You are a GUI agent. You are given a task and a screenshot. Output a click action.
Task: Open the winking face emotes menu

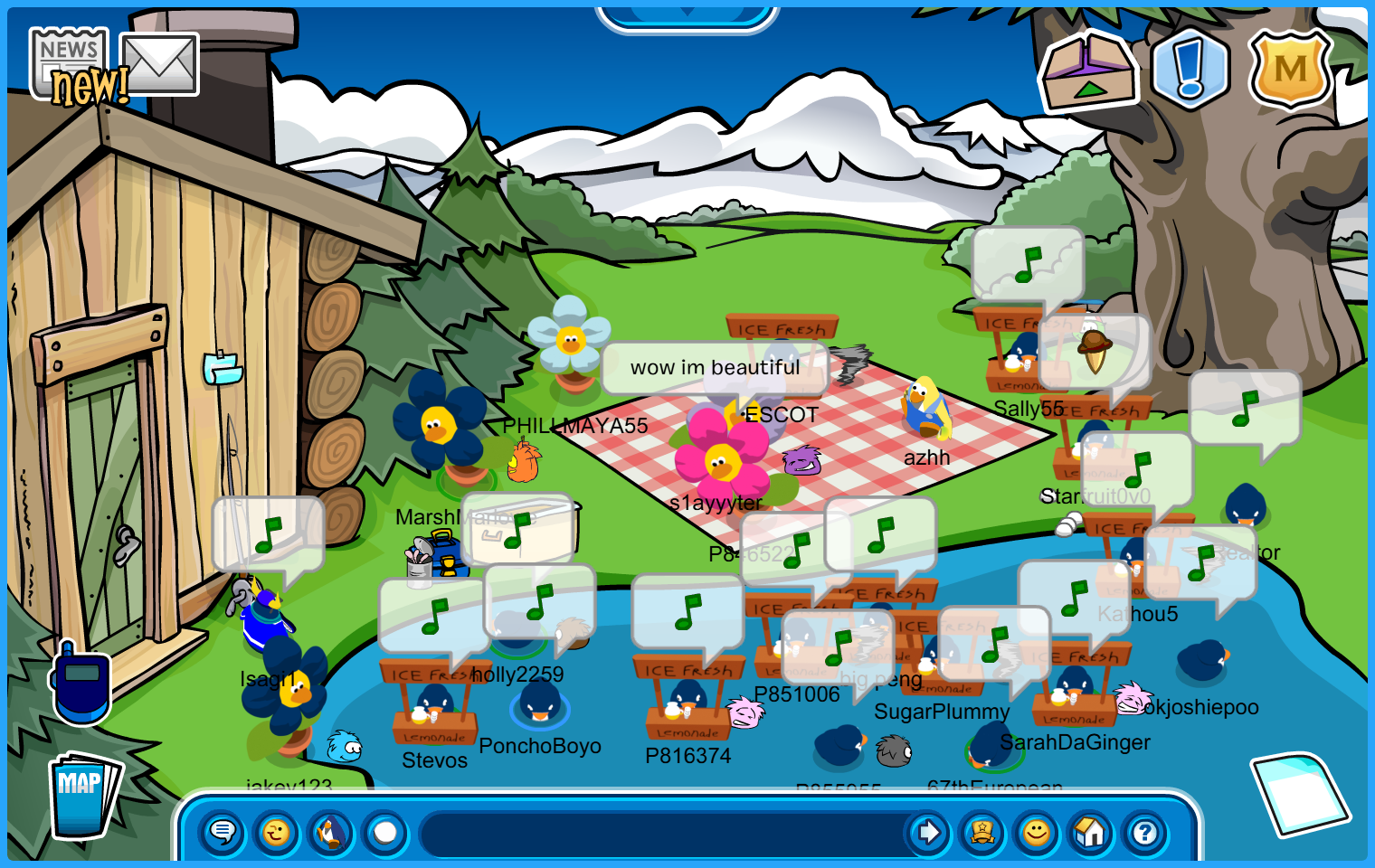(277, 832)
